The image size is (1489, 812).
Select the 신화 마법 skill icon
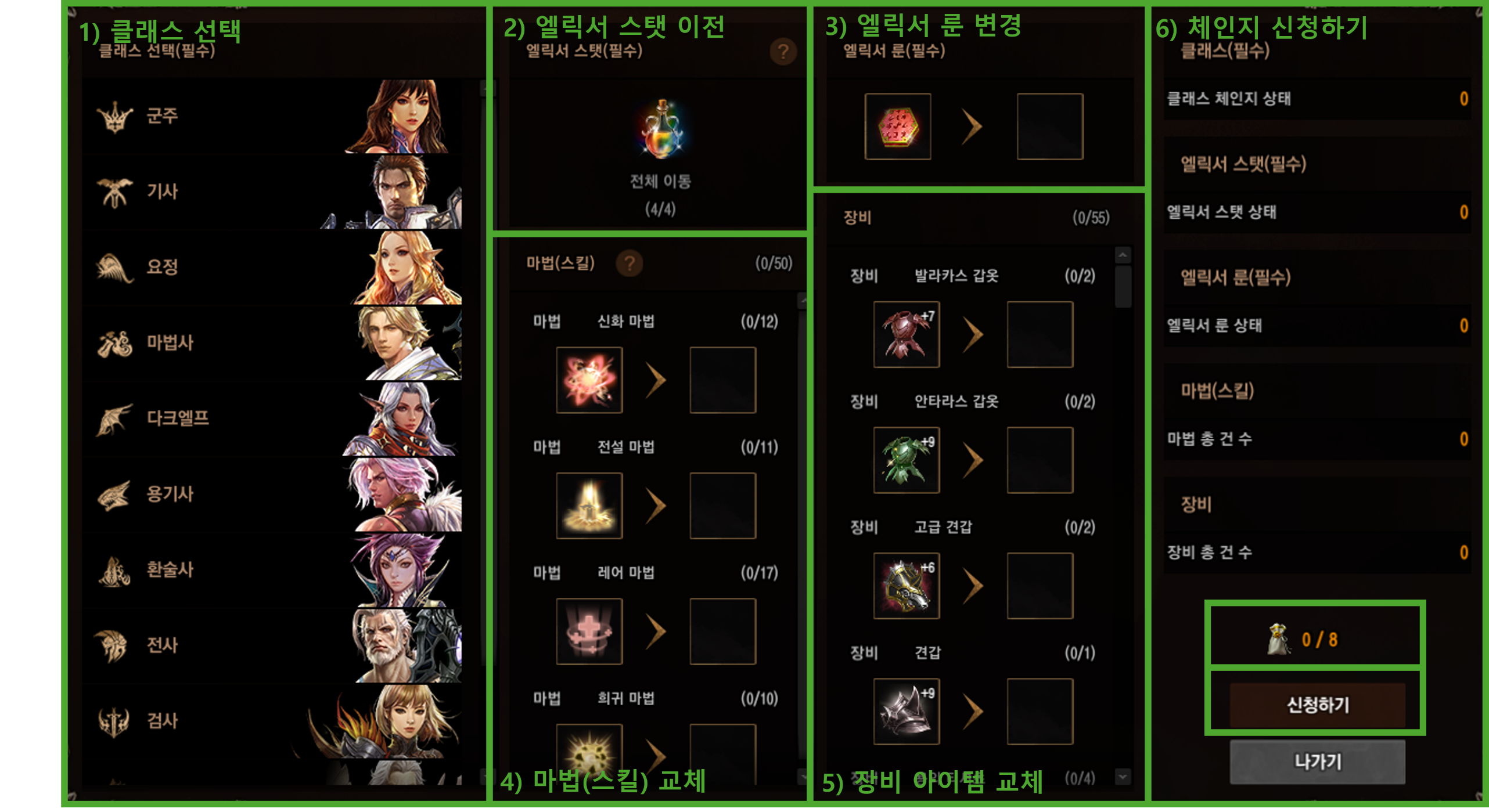[588, 380]
